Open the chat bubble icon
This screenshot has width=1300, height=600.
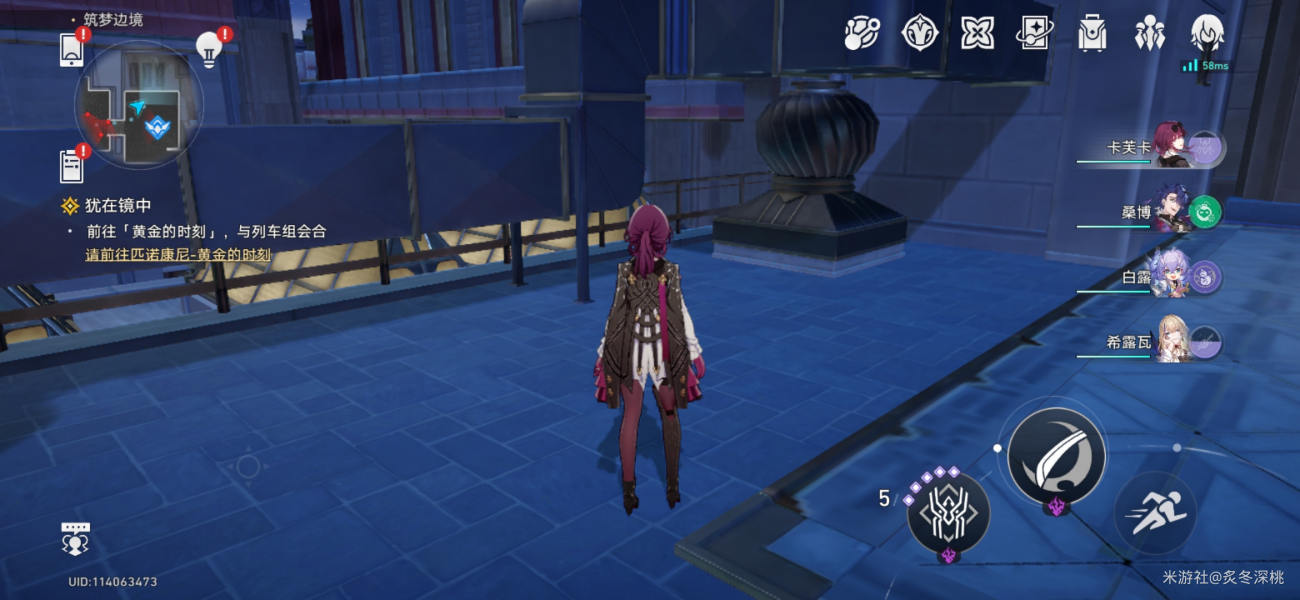pos(76,539)
